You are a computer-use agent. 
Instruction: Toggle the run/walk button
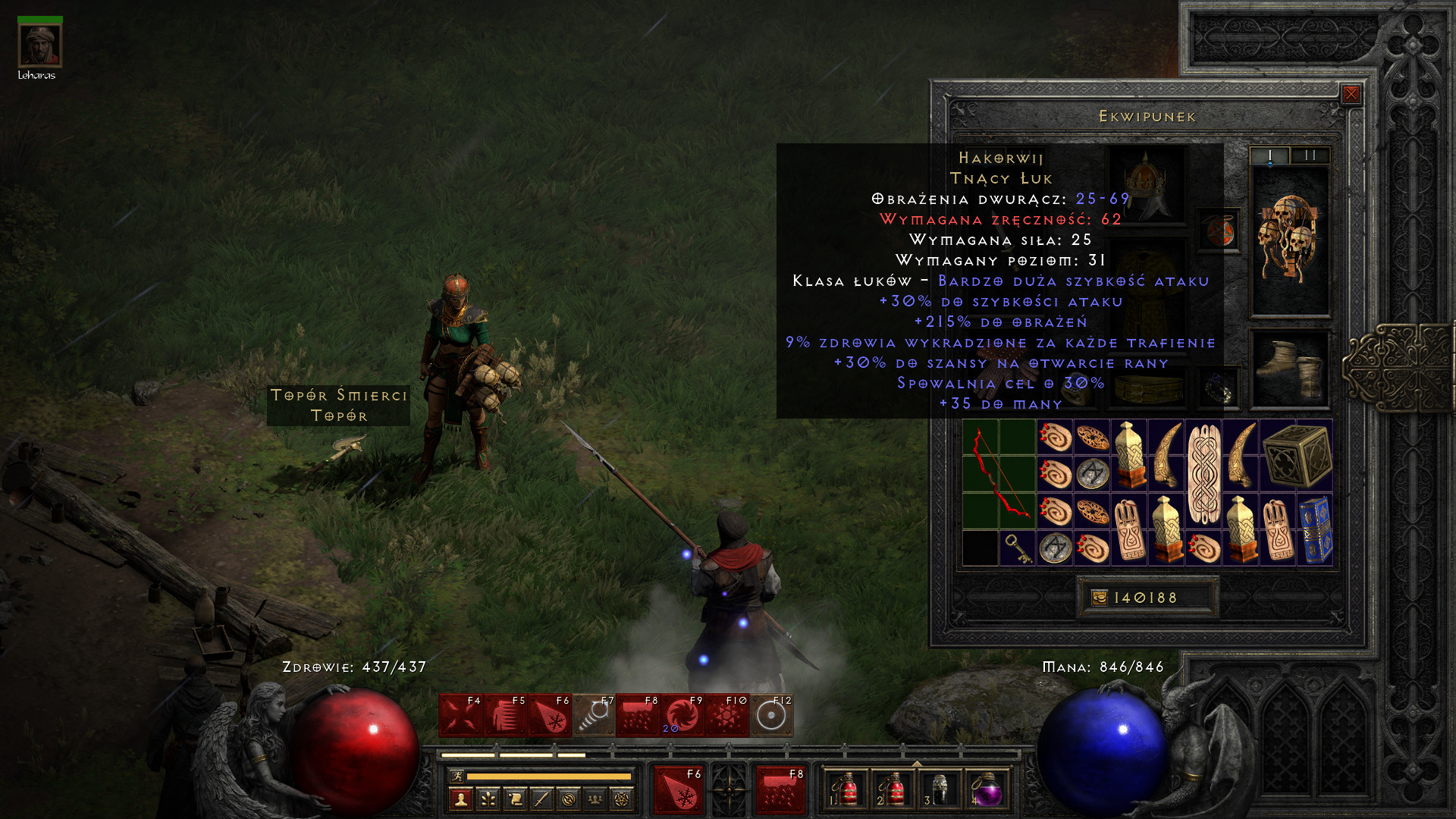point(457,776)
